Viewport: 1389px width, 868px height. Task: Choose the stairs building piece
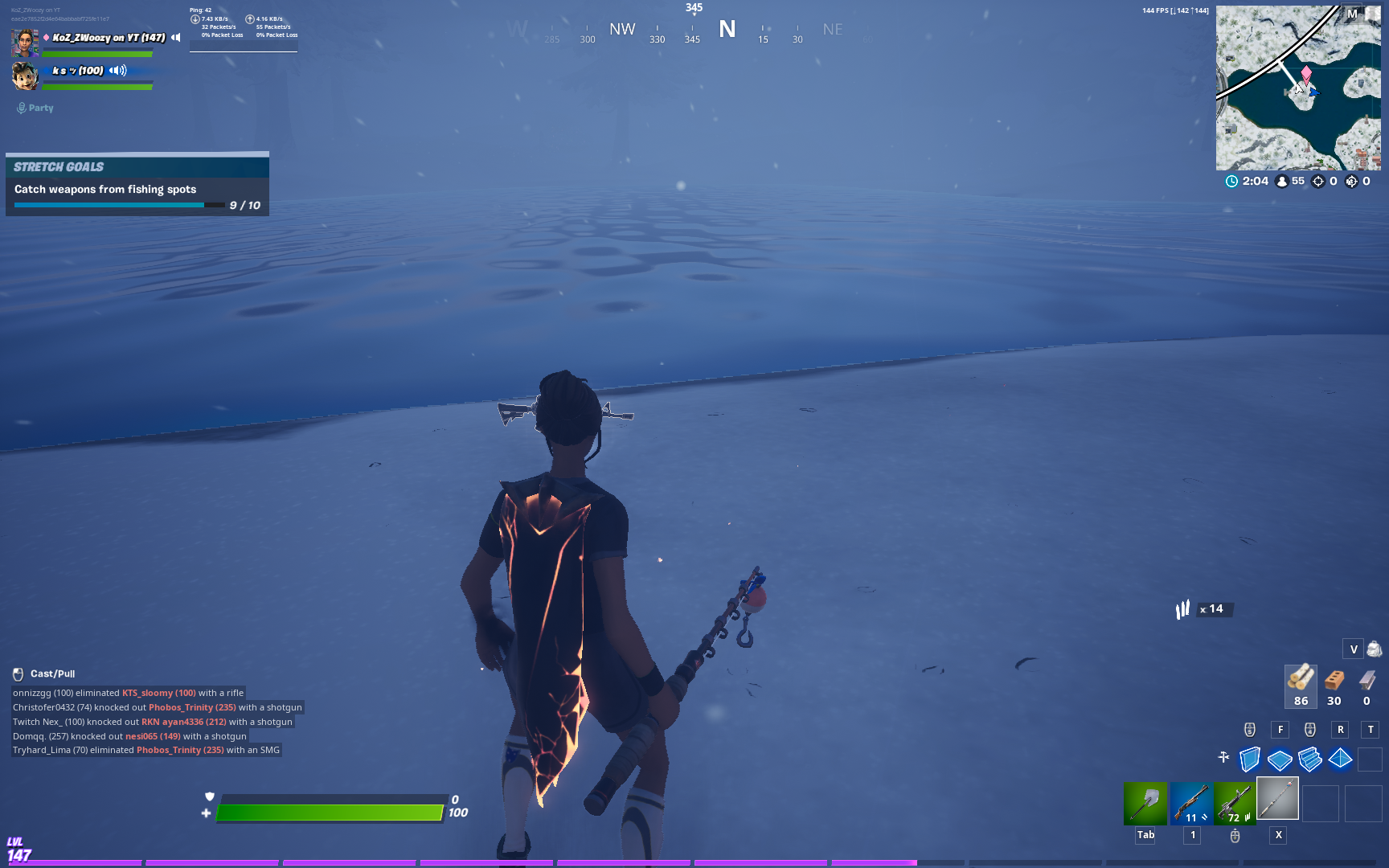[x=1309, y=759]
